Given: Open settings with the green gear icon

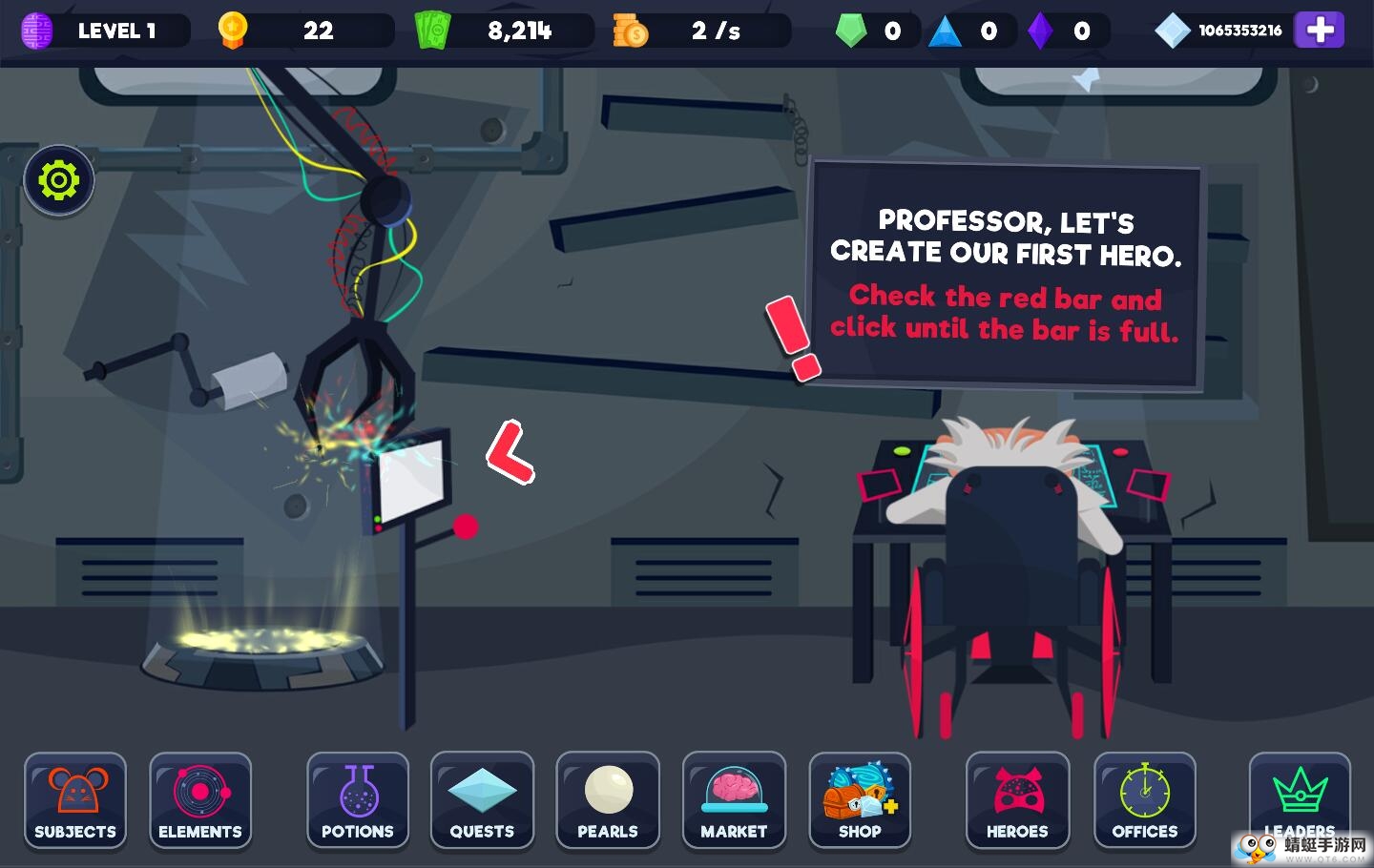Looking at the screenshot, I should click(59, 180).
